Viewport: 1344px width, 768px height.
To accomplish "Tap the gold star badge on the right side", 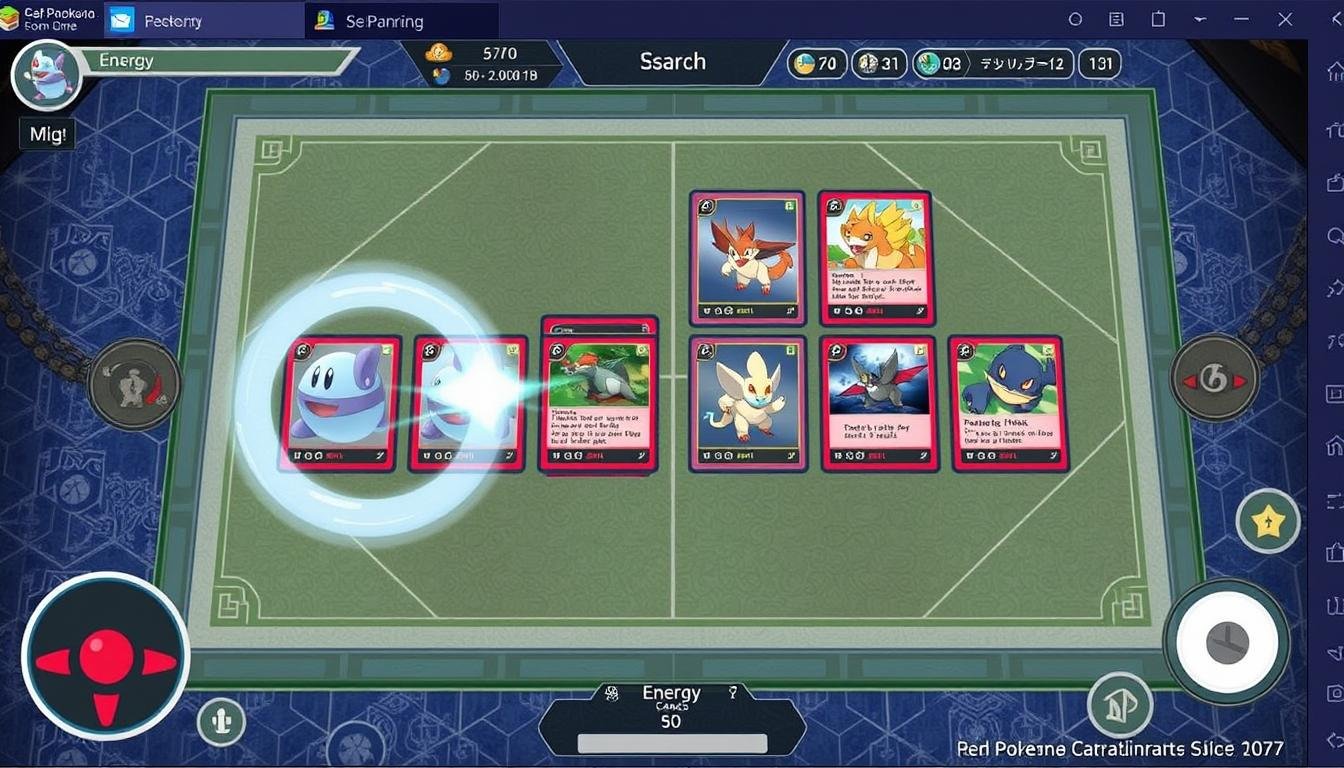I will (x=1268, y=521).
